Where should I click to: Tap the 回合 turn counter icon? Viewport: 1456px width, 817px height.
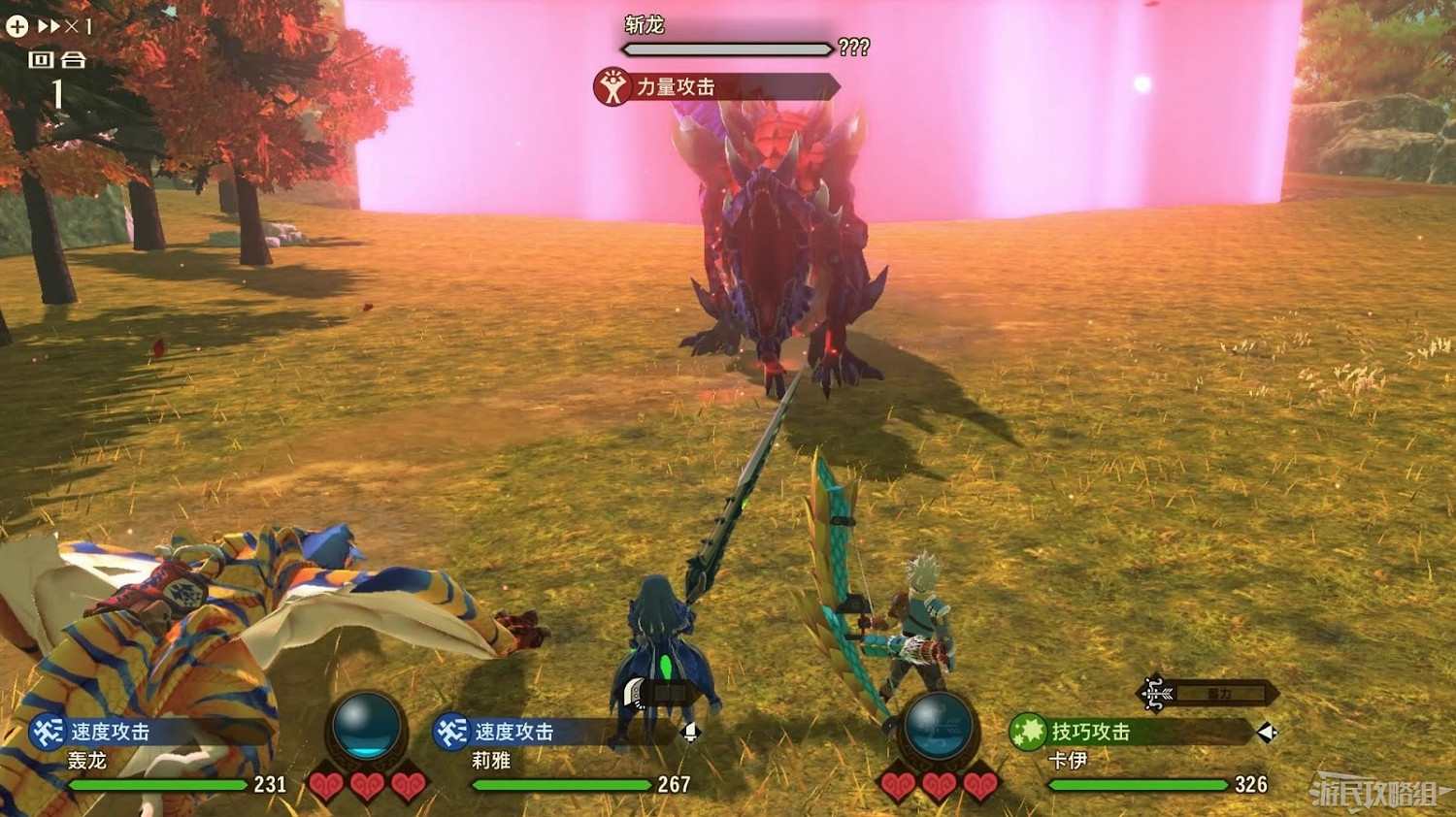58,60
